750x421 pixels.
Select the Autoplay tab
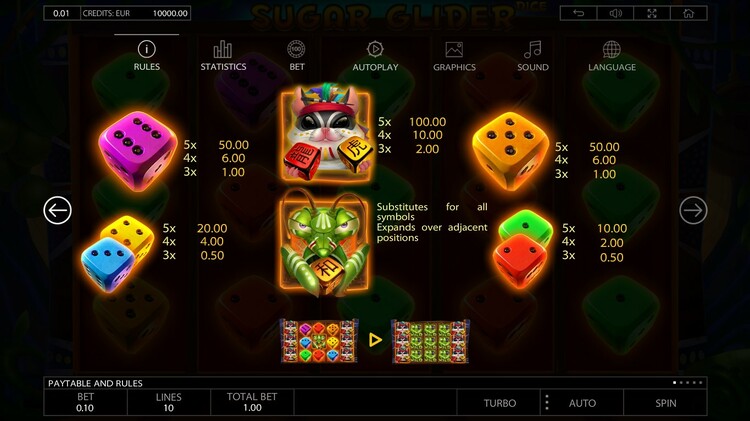point(375,56)
